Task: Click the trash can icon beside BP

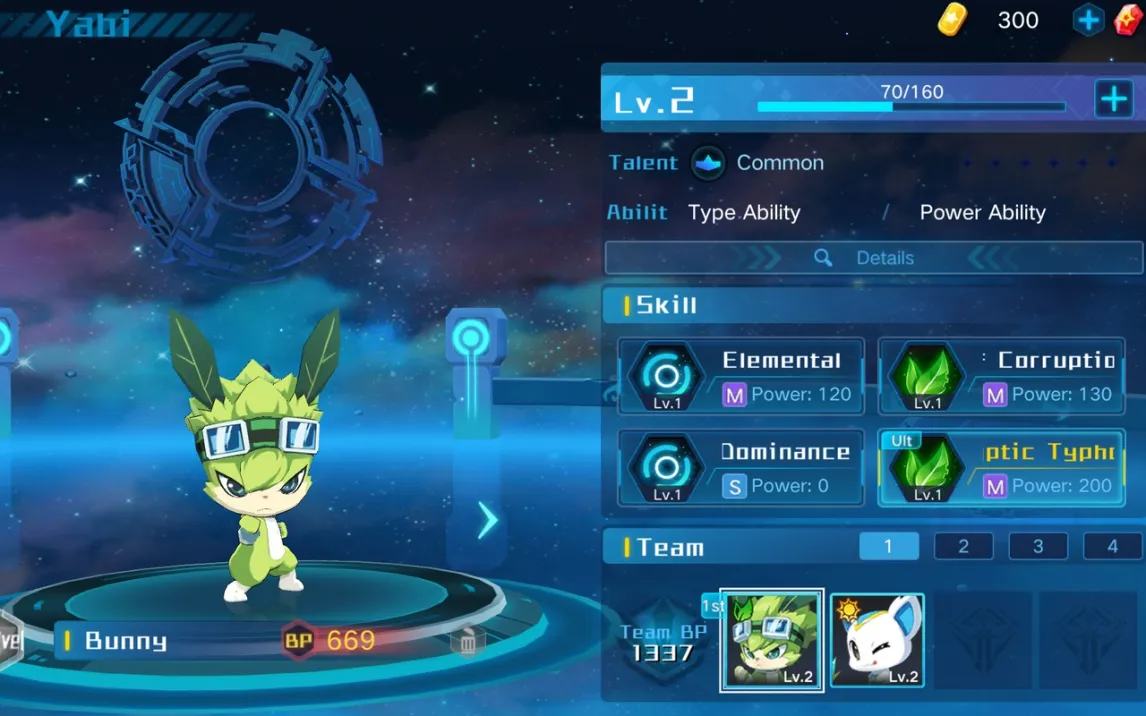Action: (467, 641)
